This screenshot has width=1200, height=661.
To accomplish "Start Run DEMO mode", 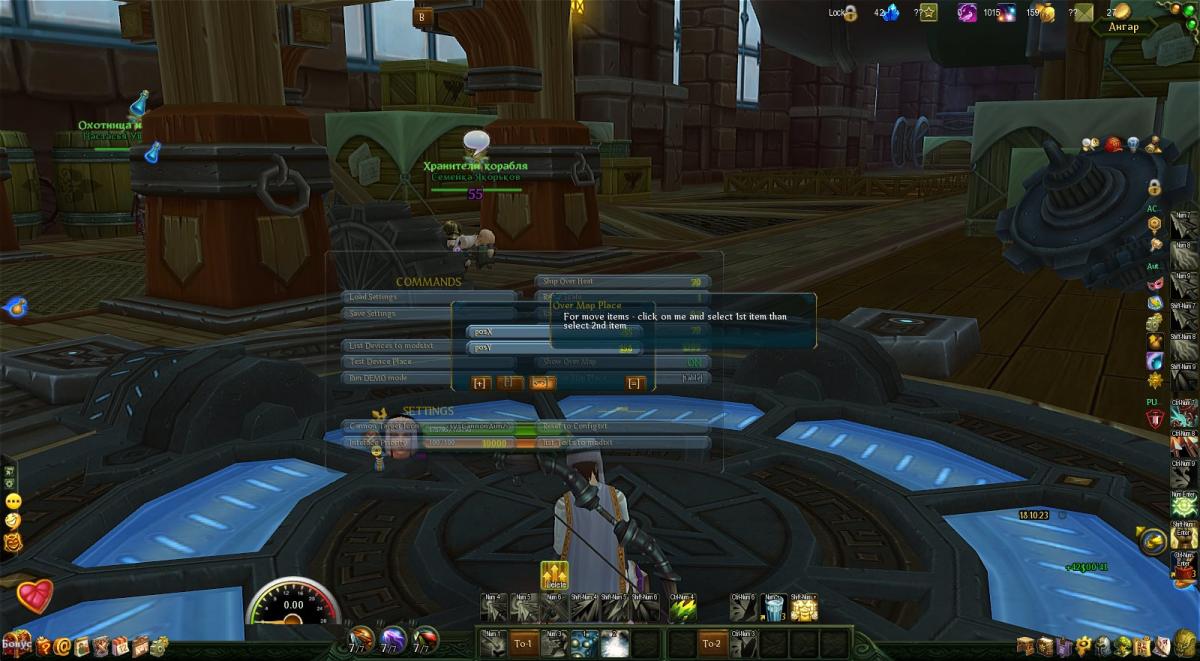I will click(x=400, y=378).
